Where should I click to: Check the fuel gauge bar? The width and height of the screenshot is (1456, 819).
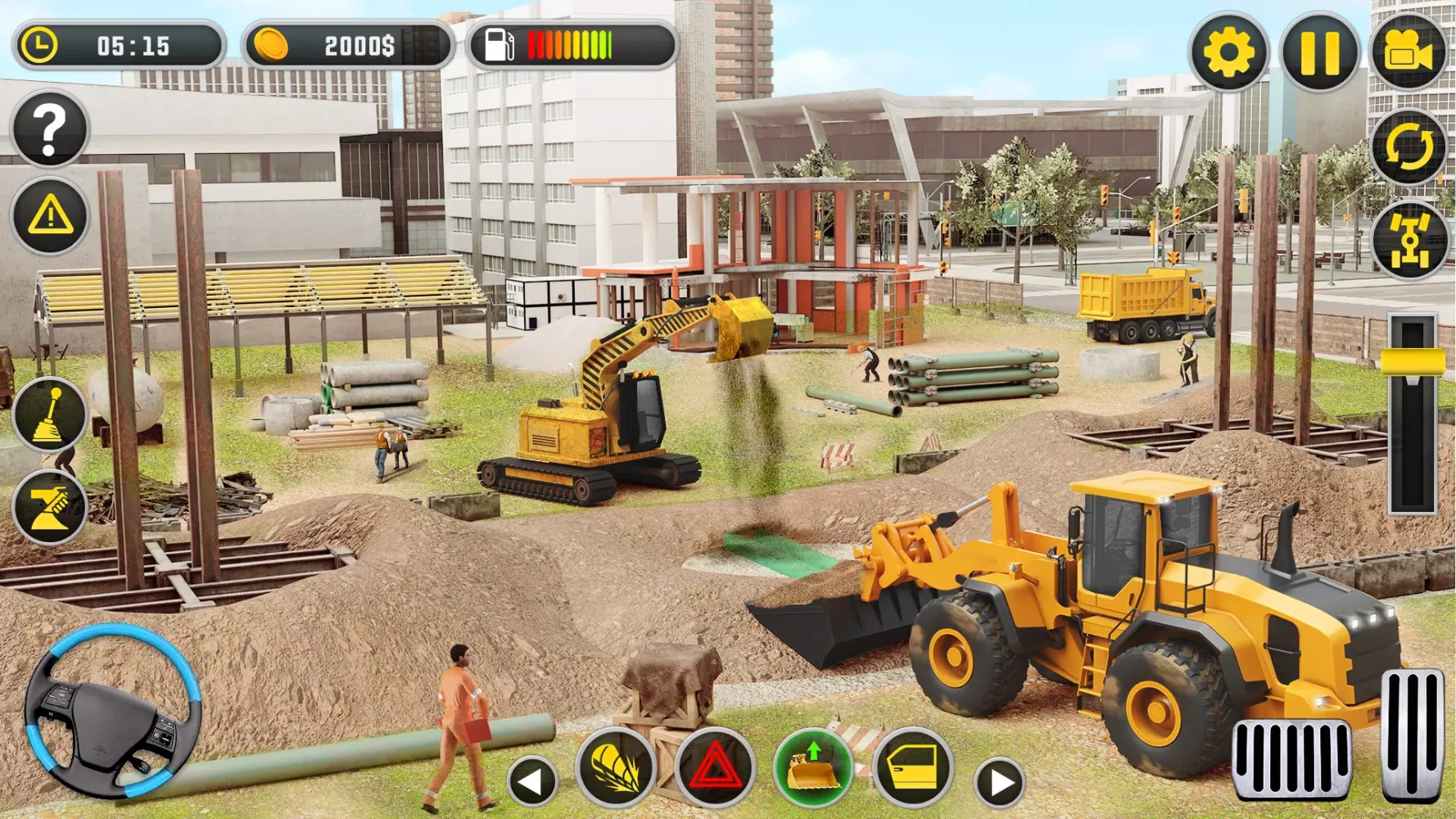point(569,45)
